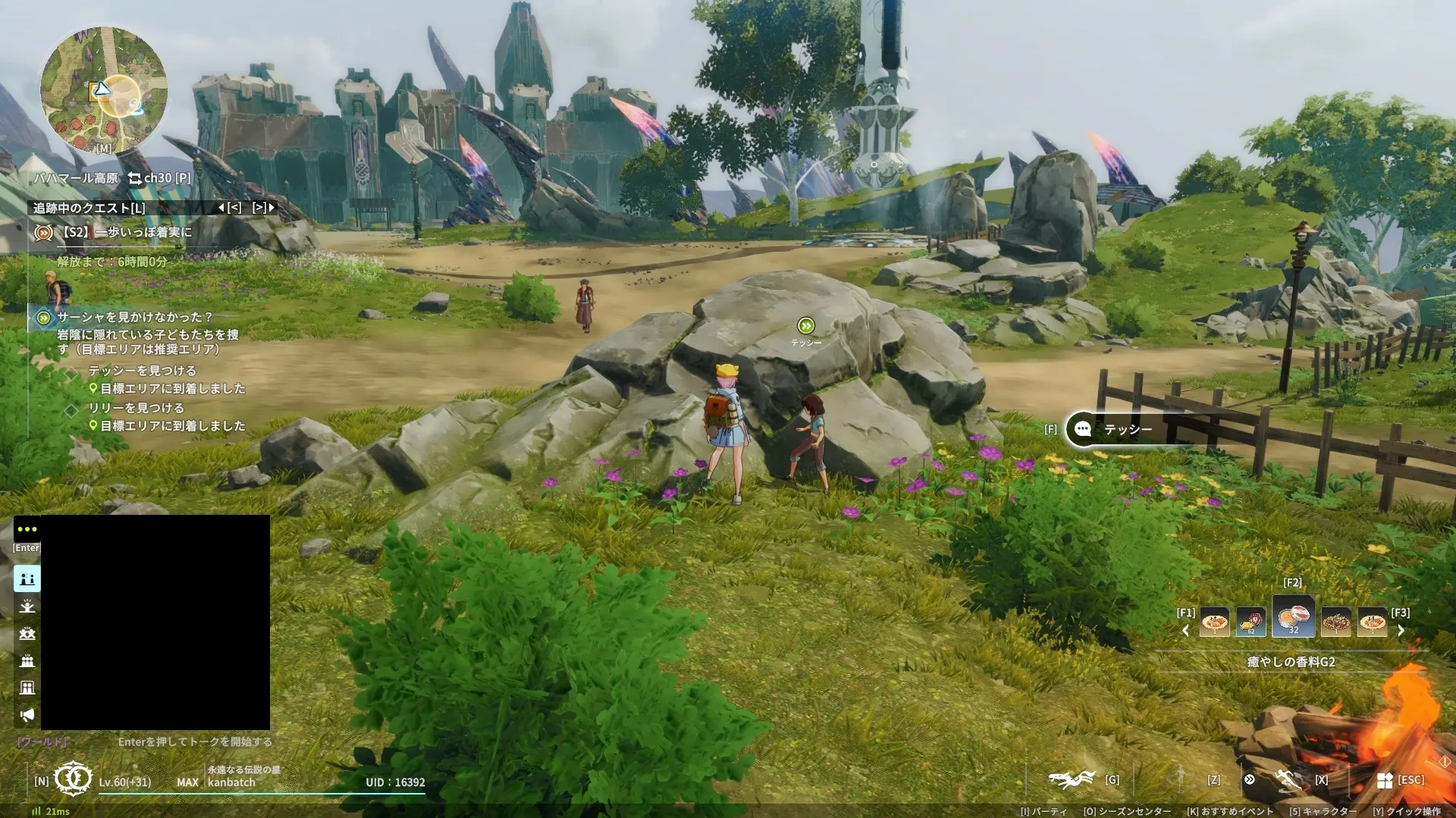Show the previous tracked quest
Viewport: 1456px width, 818px height.
[x=230, y=207]
